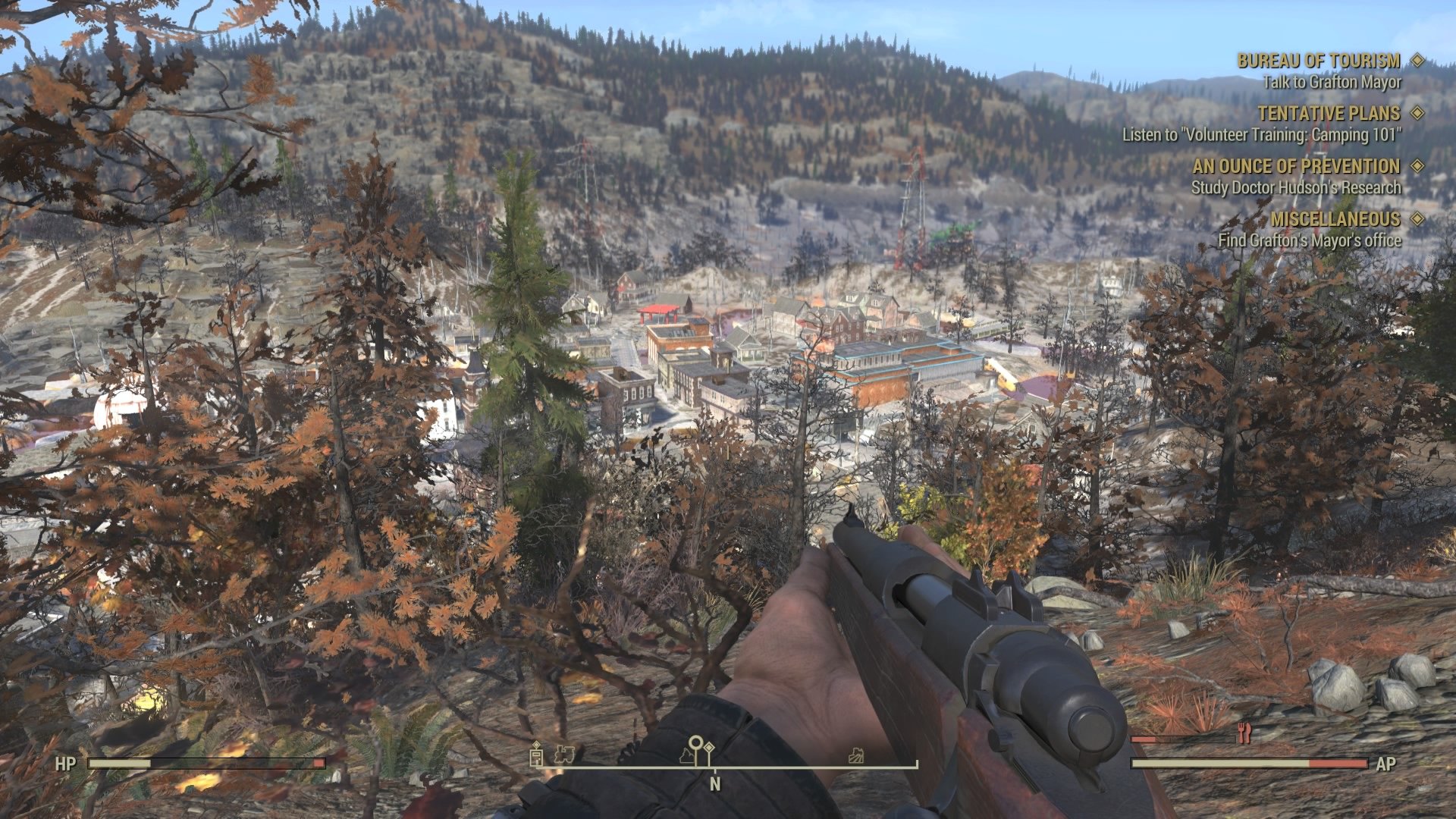Select the quest objective marker next to player position
1456x819 pixels.
710,748
